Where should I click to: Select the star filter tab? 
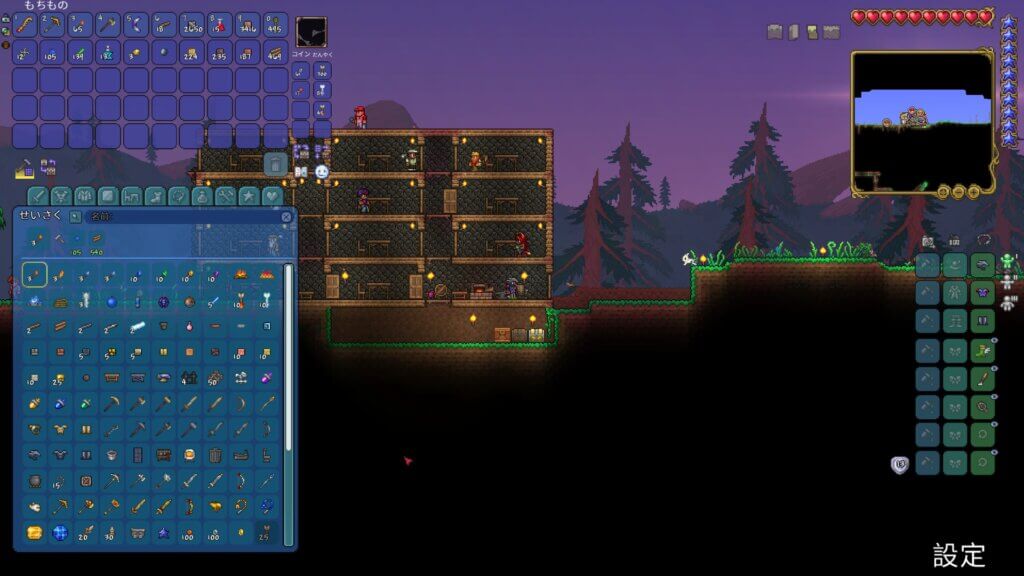pyautogui.click(x=248, y=196)
